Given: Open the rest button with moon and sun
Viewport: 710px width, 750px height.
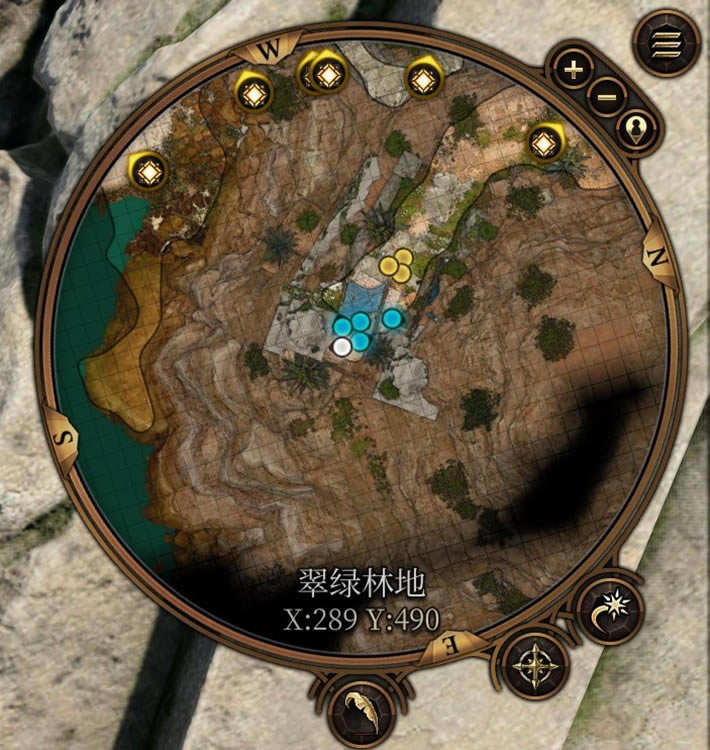Looking at the screenshot, I should click(x=610, y=608).
